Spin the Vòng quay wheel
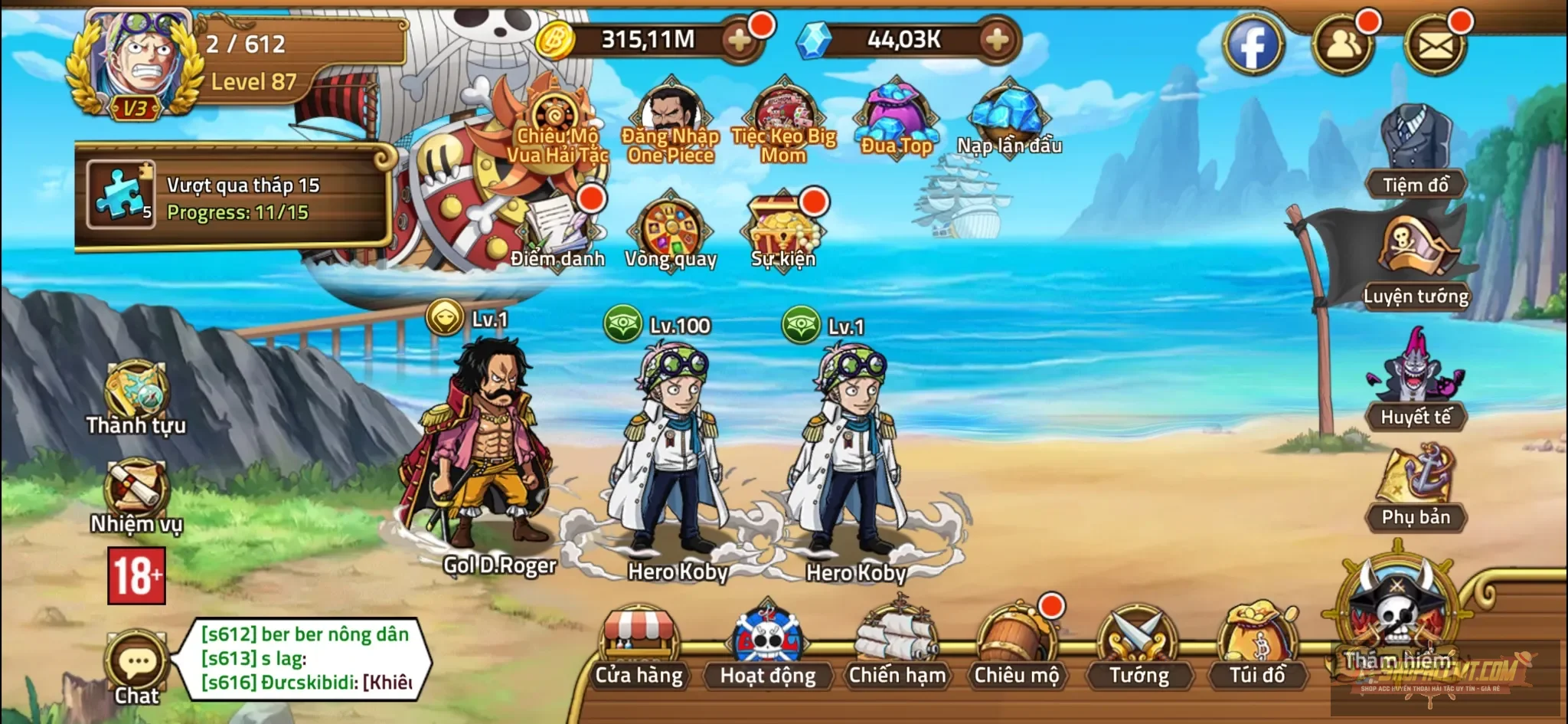Image resolution: width=1568 pixels, height=724 pixels. tap(672, 226)
